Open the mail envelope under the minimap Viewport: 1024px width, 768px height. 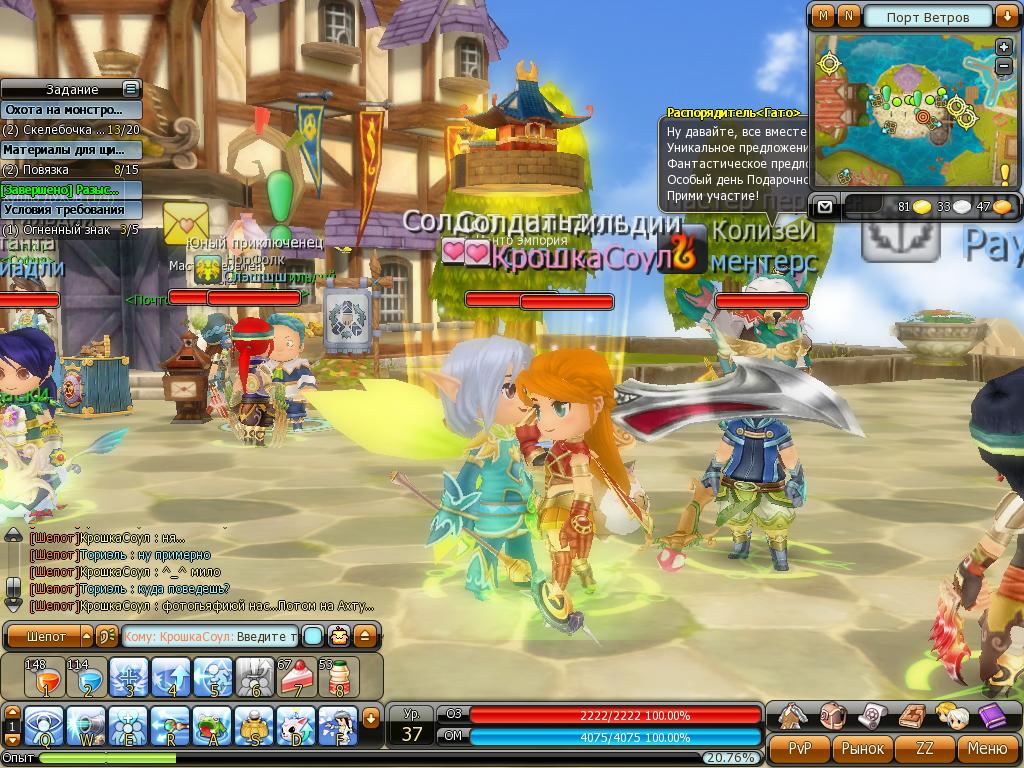(x=824, y=207)
